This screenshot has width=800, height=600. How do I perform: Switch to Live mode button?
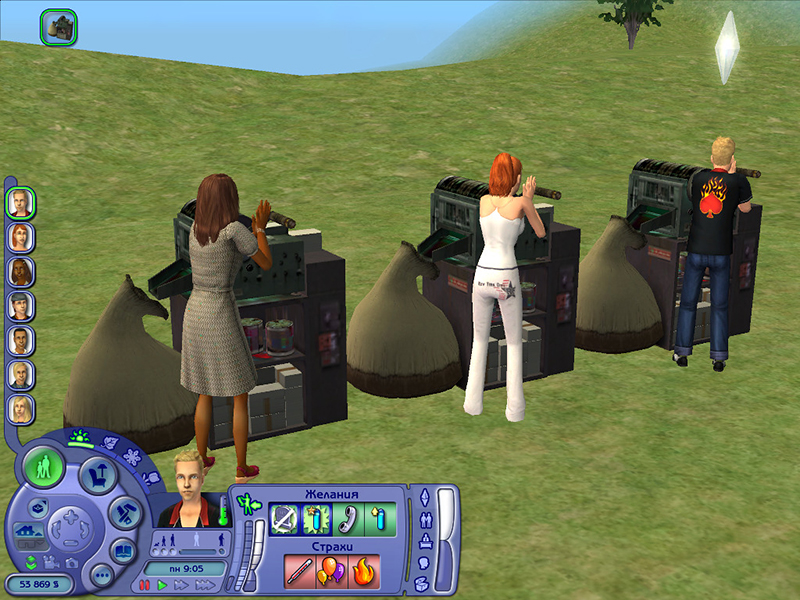(44, 467)
